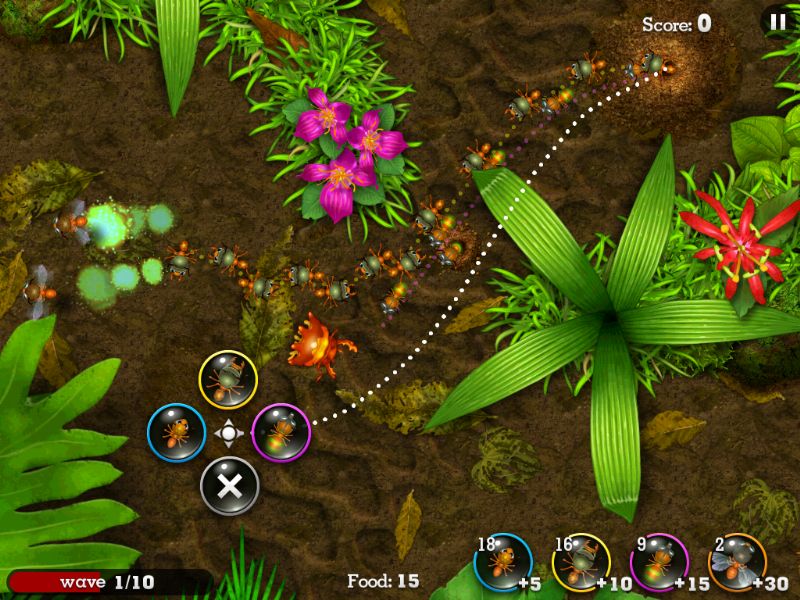
Task: Buy the blue worker ant for +5
Action: pyautogui.click(x=503, y=562)
